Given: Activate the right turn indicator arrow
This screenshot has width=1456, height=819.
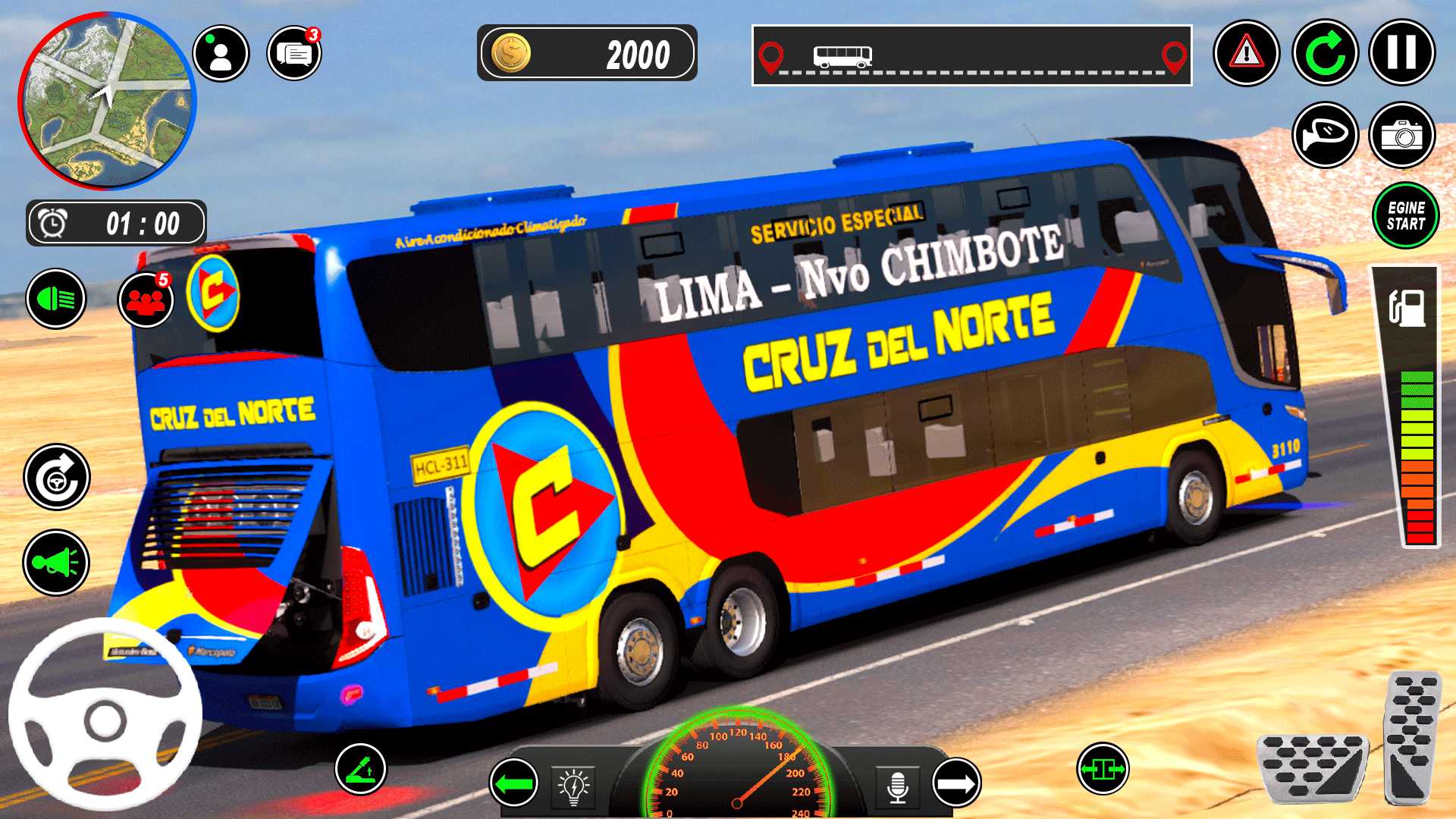Looking at the screenshot, I should (956, 783).
